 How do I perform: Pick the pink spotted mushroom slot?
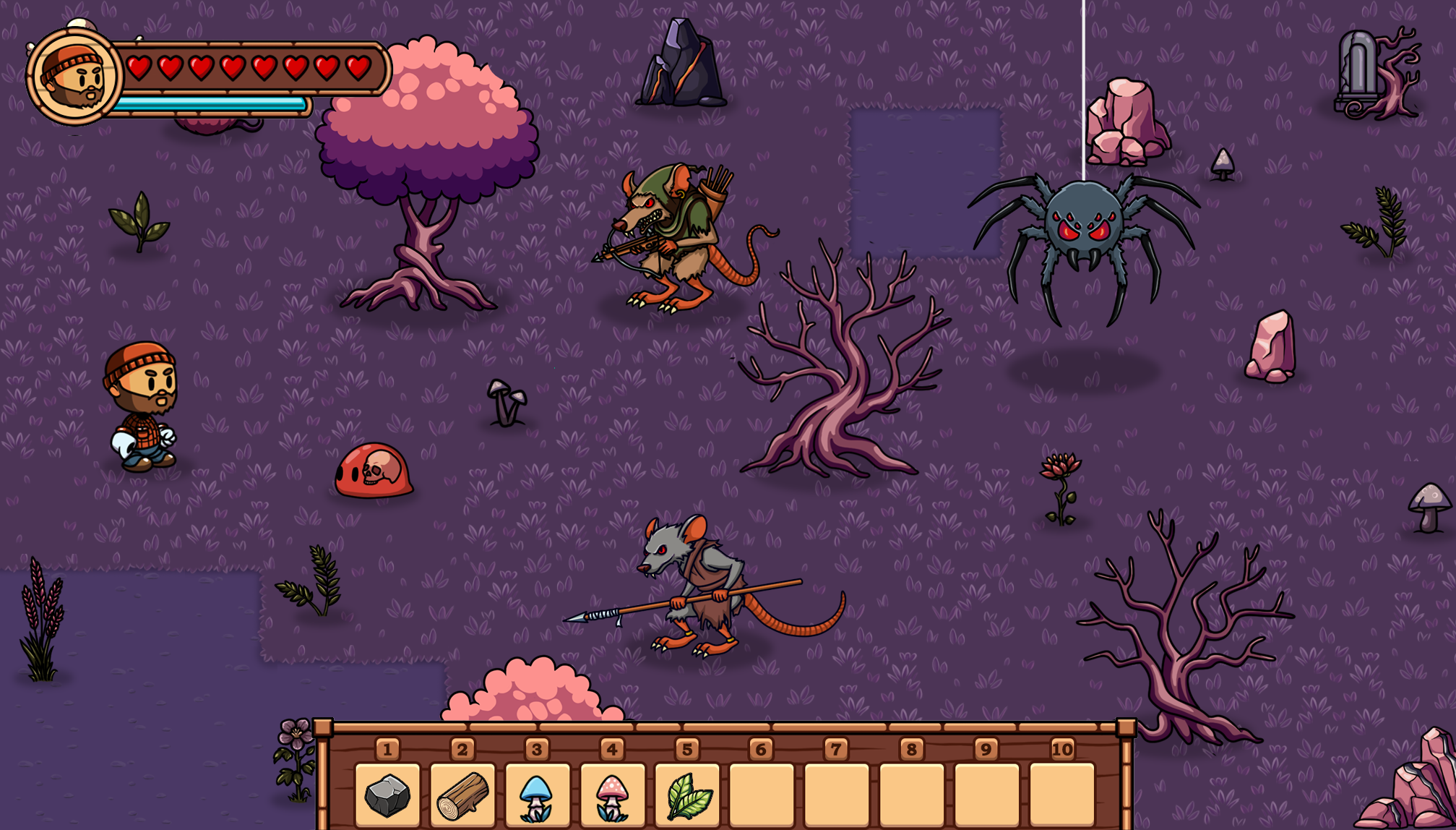(x=612, y=795)
